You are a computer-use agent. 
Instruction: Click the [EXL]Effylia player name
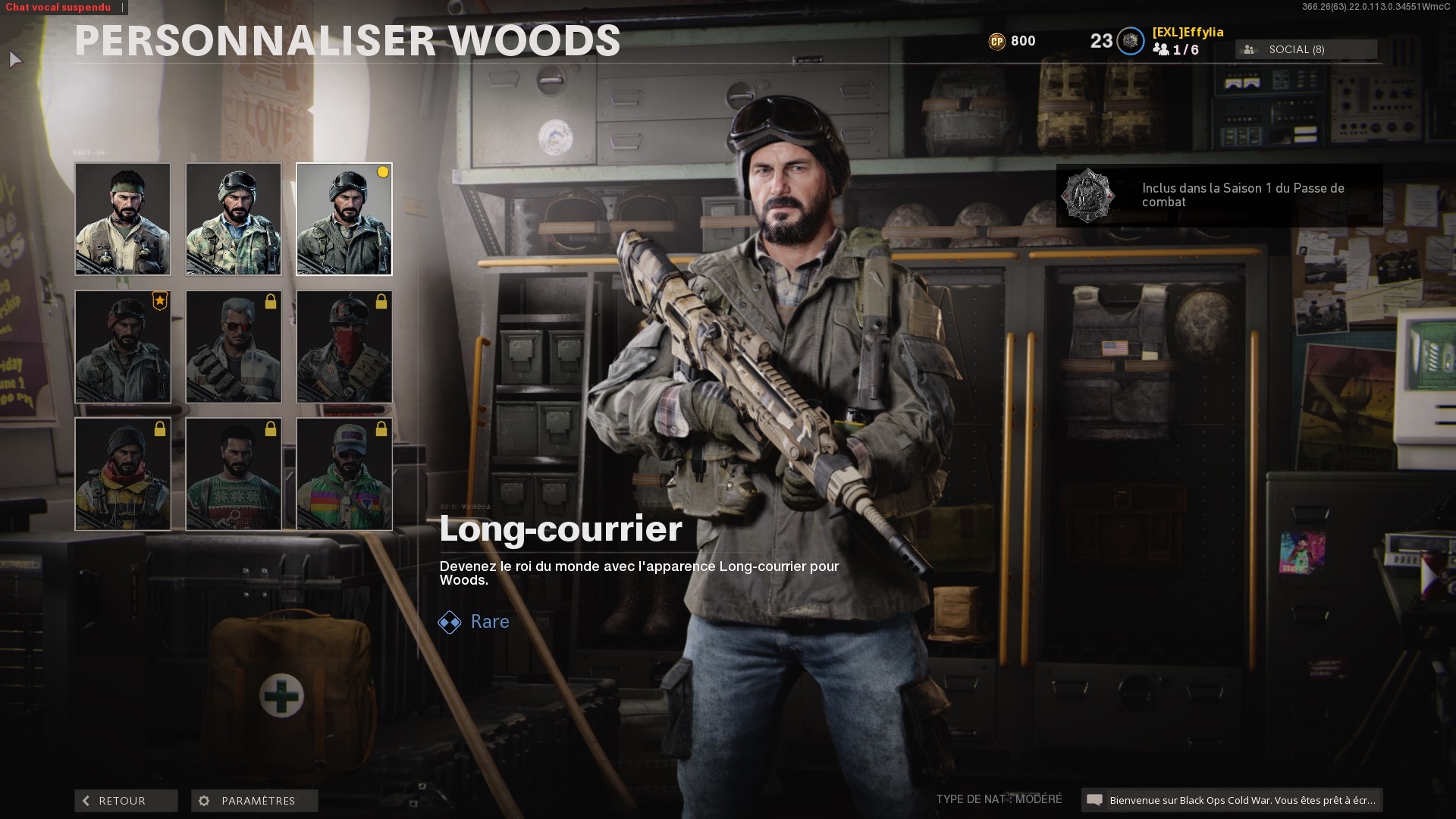[x=1188, y=33]
